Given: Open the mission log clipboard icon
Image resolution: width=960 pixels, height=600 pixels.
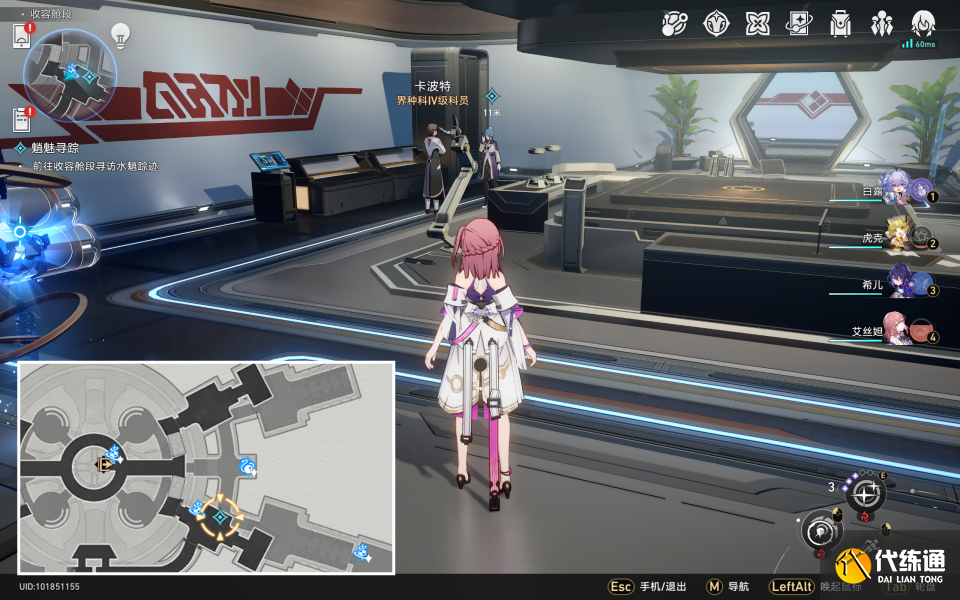Looking at the screenshot, I should [x=22, y=120].
